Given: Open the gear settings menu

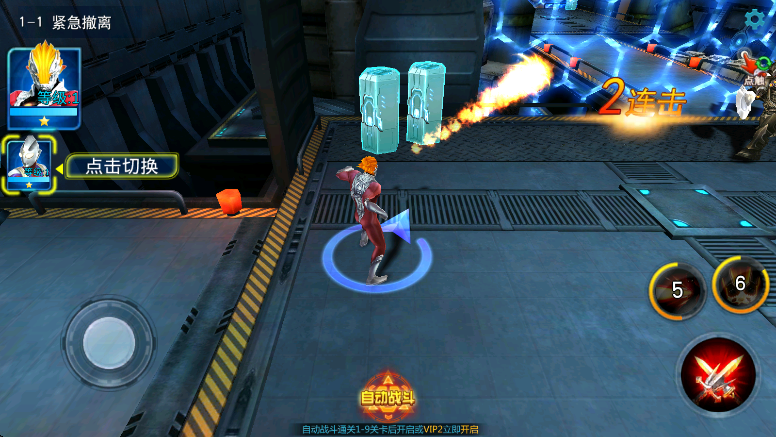Looking at the screenshot, I should [x=755, y=18].
